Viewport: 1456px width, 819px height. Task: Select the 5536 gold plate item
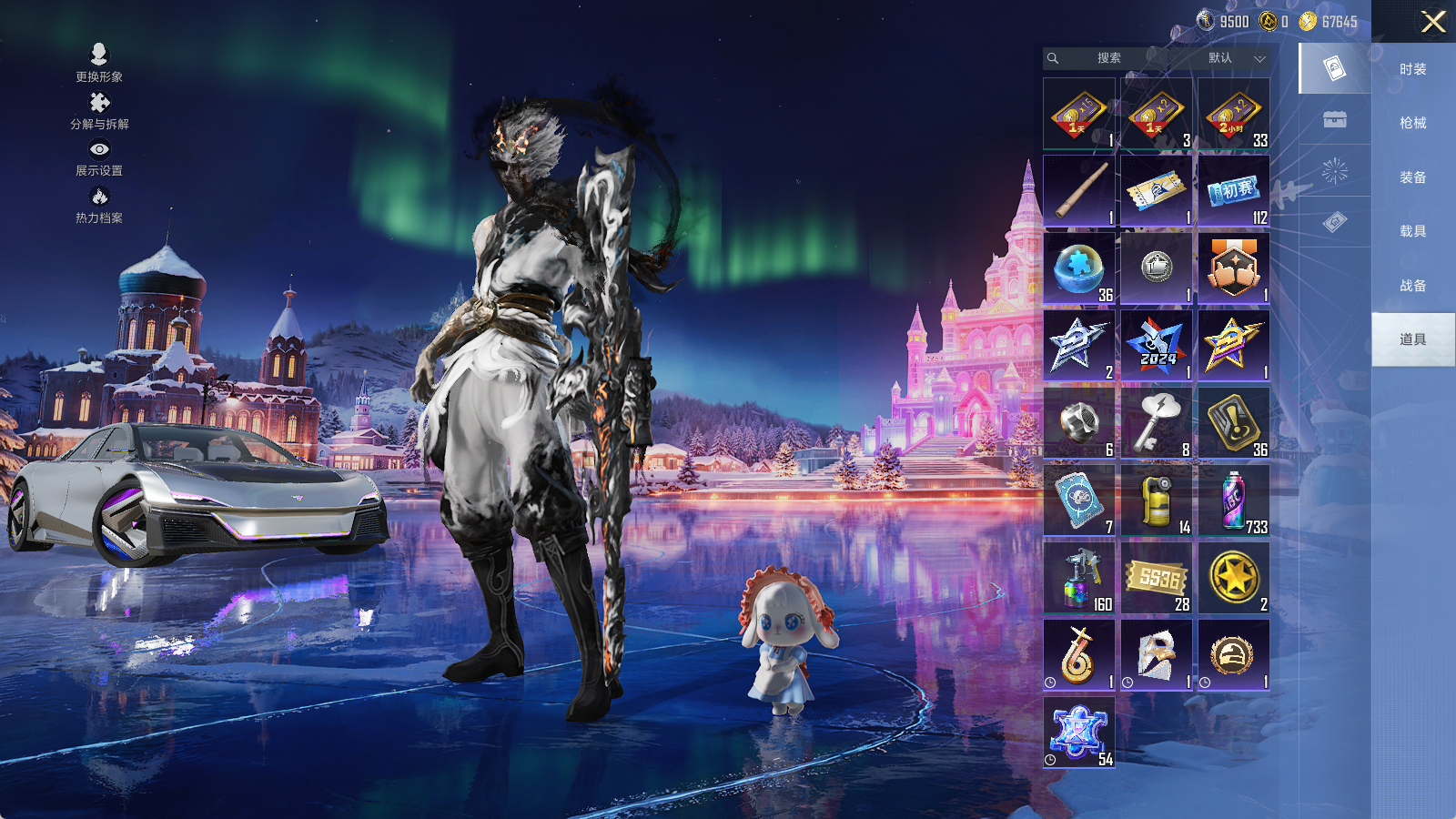pos(1156,578)
